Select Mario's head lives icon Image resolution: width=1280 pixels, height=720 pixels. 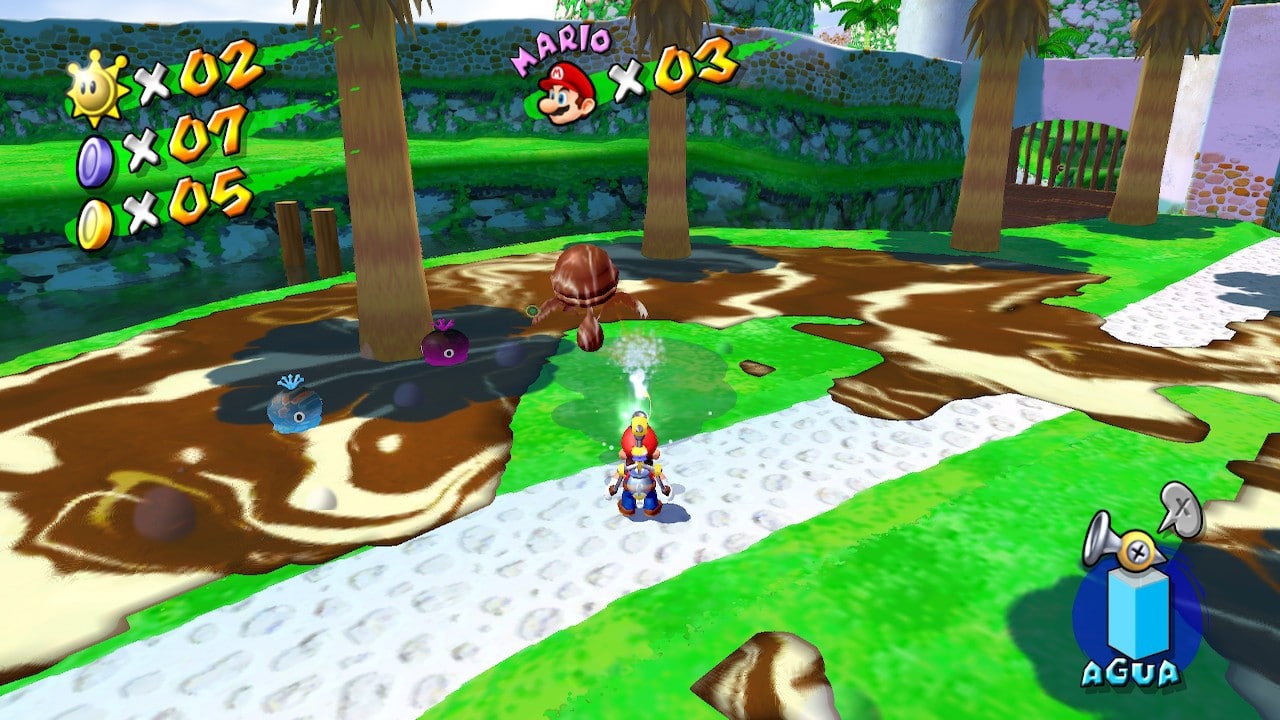coord(566,92)
